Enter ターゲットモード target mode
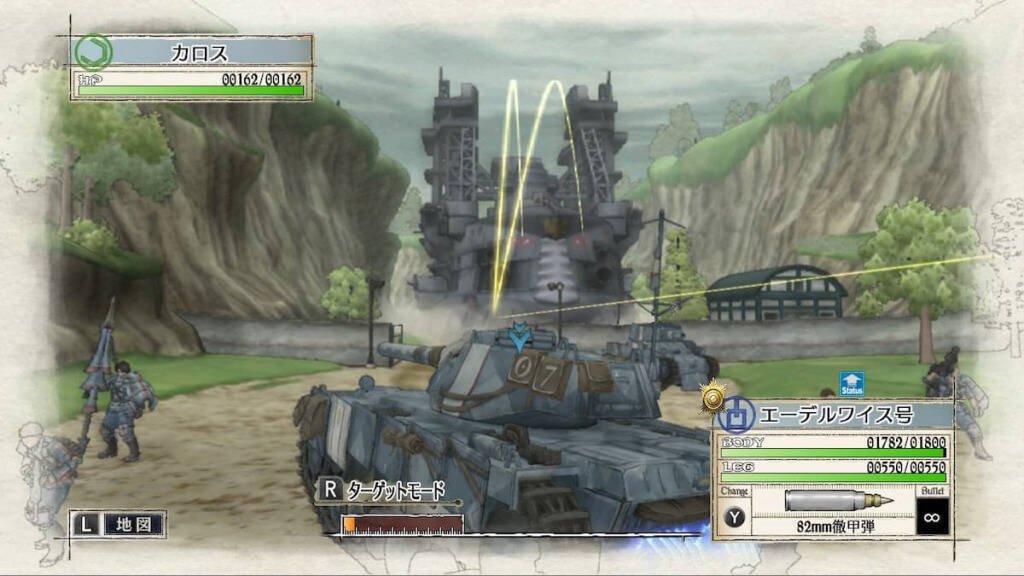Viewport: 1024px width, 576px height. coord(383,490)
